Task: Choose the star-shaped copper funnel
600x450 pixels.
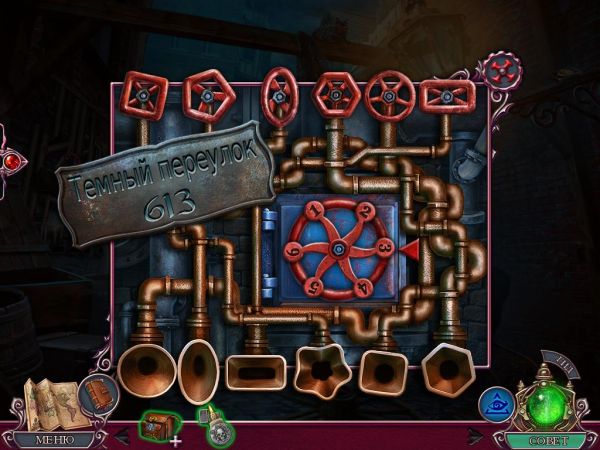Action: click(x=320, y=372)
